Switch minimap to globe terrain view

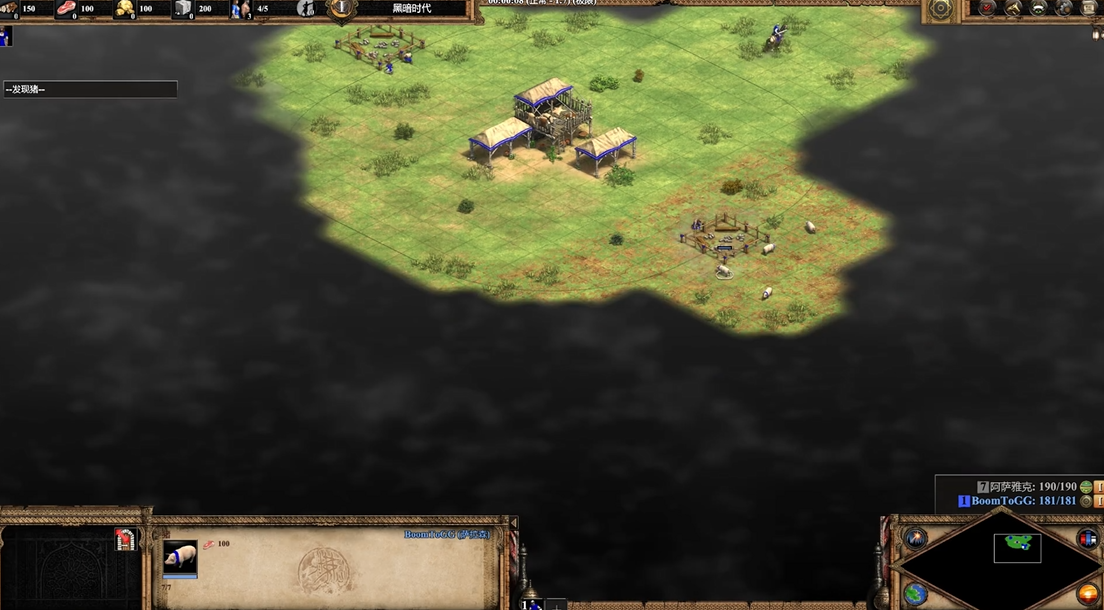(x=915, y=594)
